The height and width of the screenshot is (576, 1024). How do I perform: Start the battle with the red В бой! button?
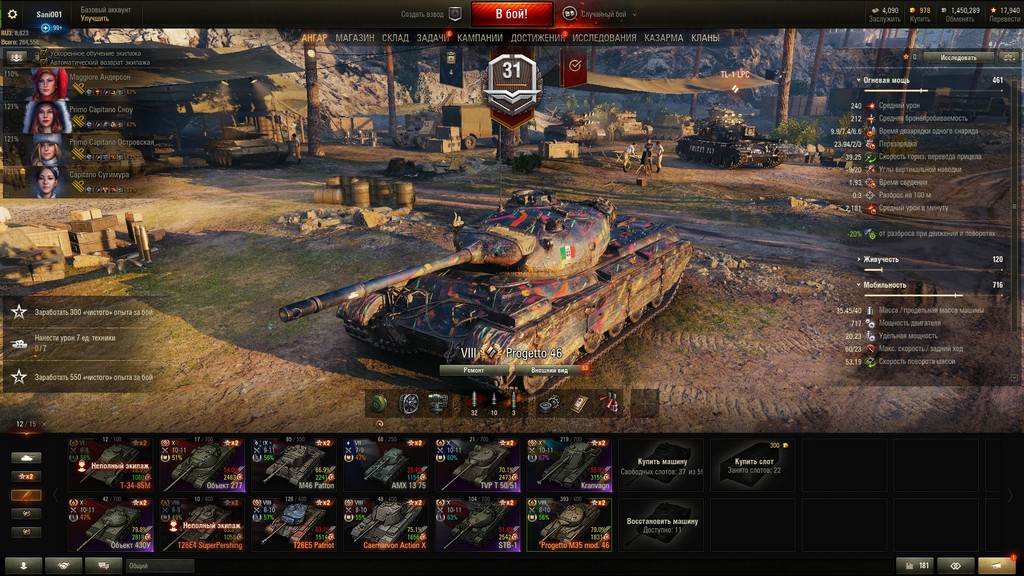coord(511,14)
